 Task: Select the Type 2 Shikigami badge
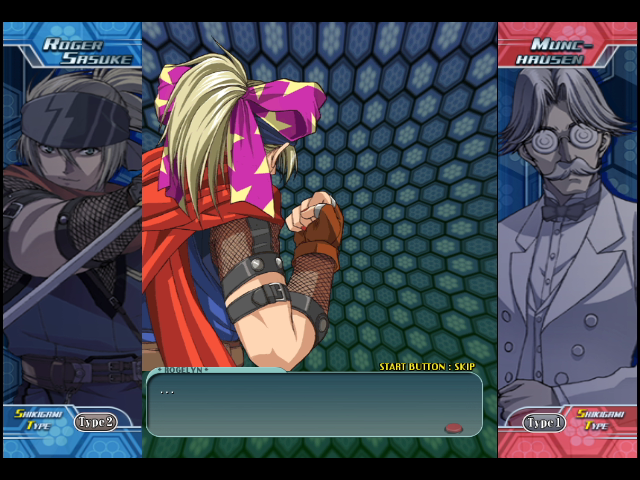(x=96, y=422)
